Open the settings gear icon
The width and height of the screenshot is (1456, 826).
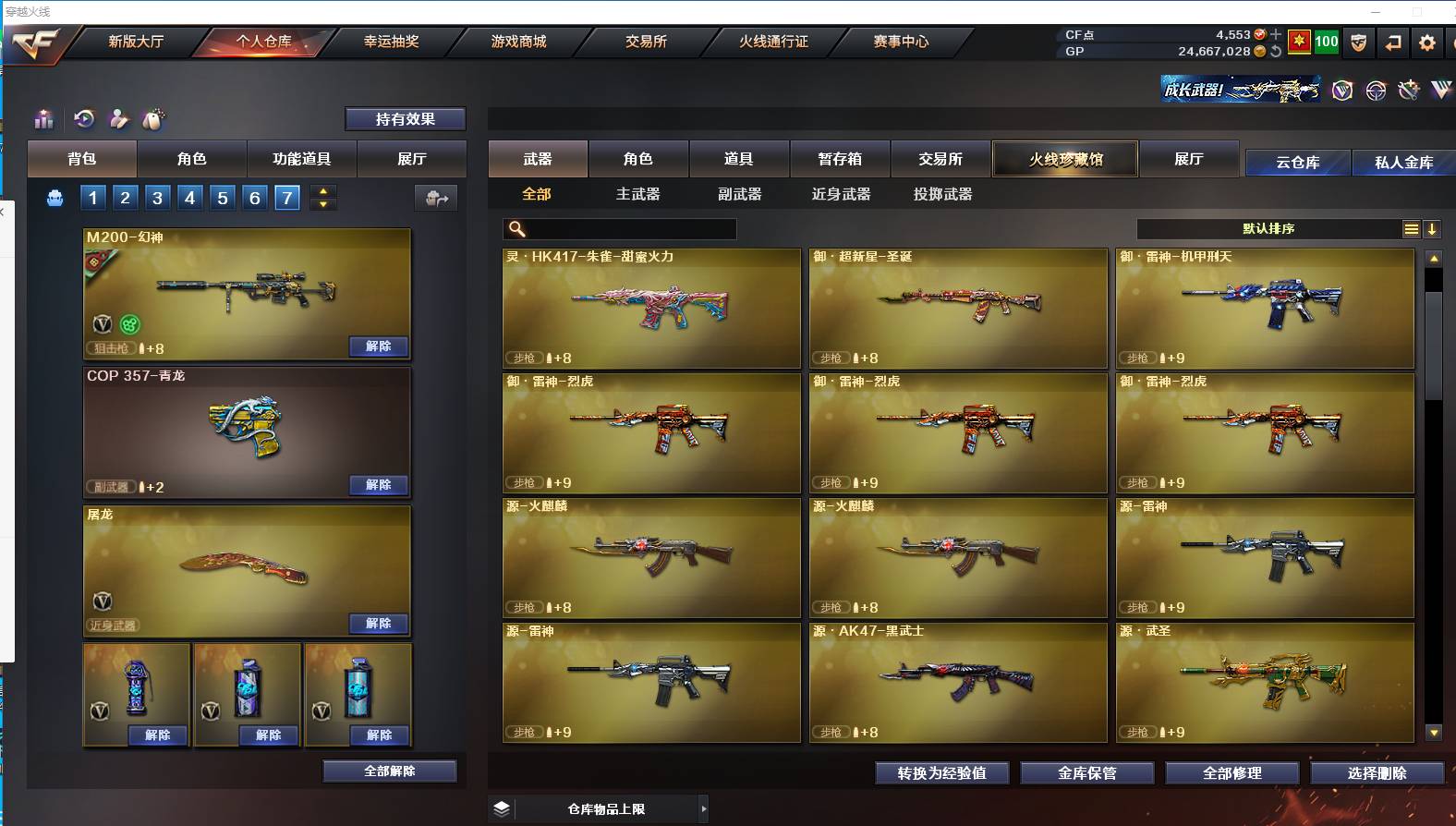(x=1427, y=43)
